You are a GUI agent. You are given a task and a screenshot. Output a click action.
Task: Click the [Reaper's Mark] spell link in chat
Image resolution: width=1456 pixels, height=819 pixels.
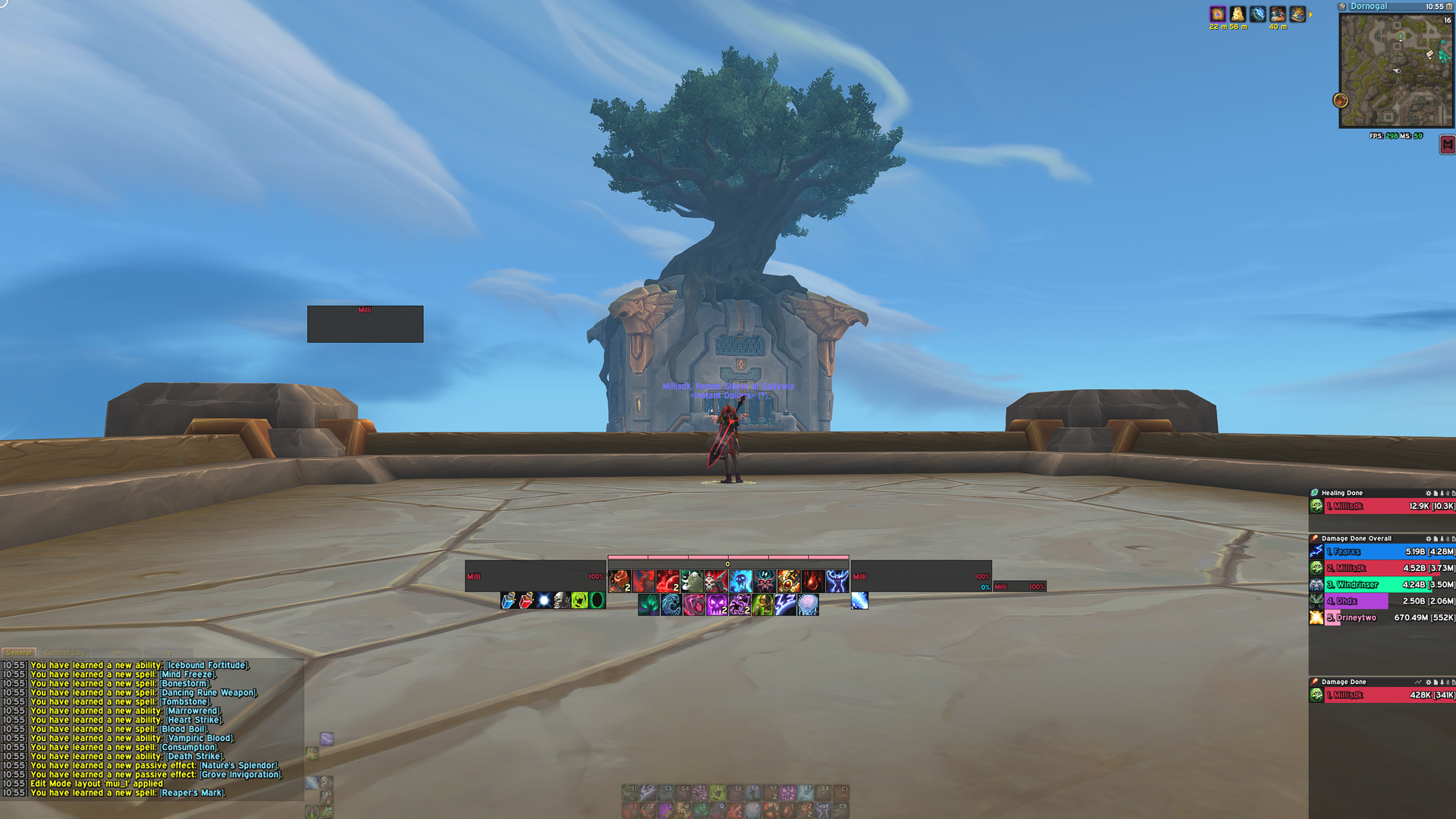click(192, 792)
